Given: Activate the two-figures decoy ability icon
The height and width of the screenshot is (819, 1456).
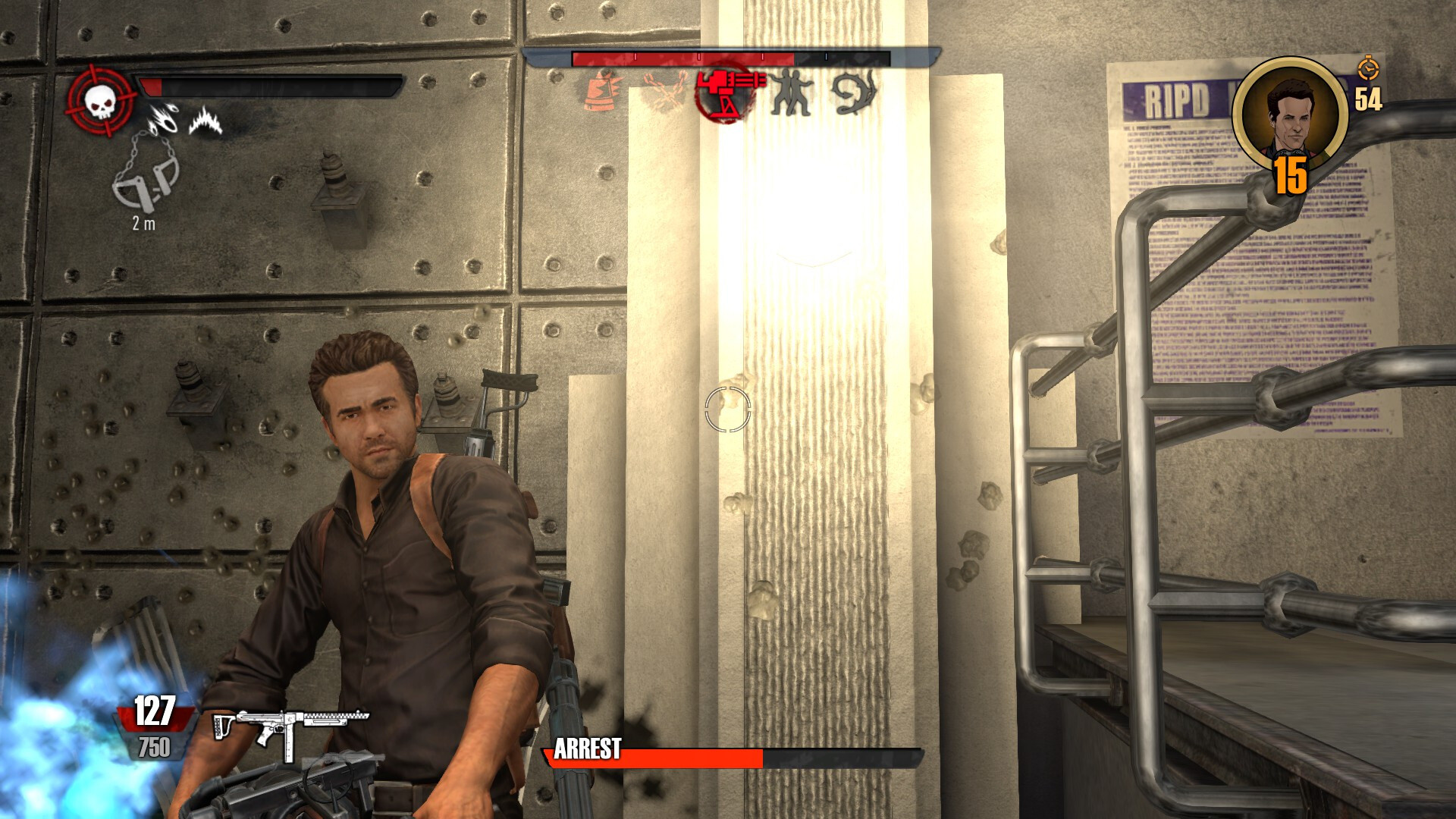Looking at the screenshot, I should pyautogui.click(x=792, y=93).
